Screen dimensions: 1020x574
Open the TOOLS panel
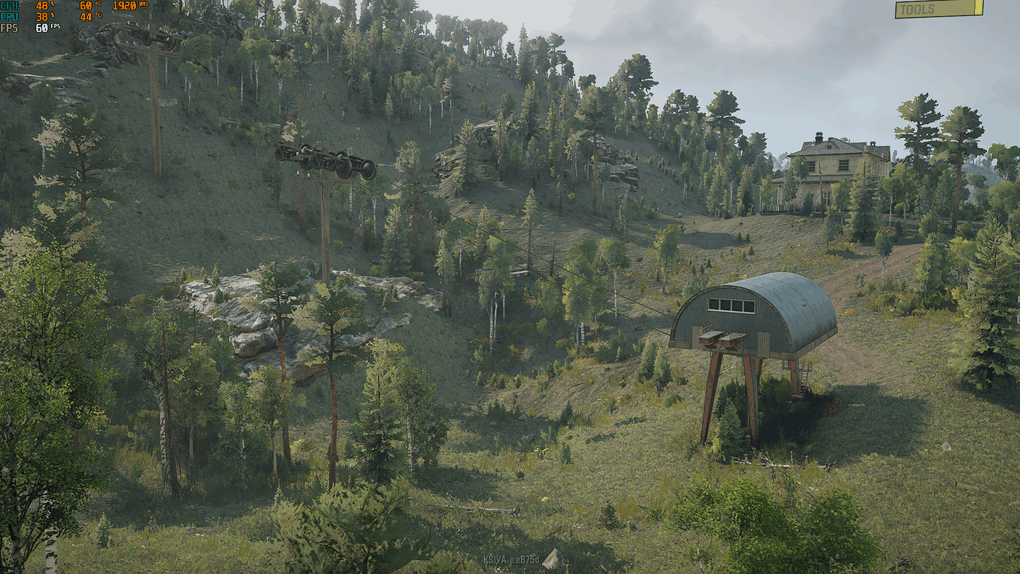pyautogui.click(x=938, y=9)
